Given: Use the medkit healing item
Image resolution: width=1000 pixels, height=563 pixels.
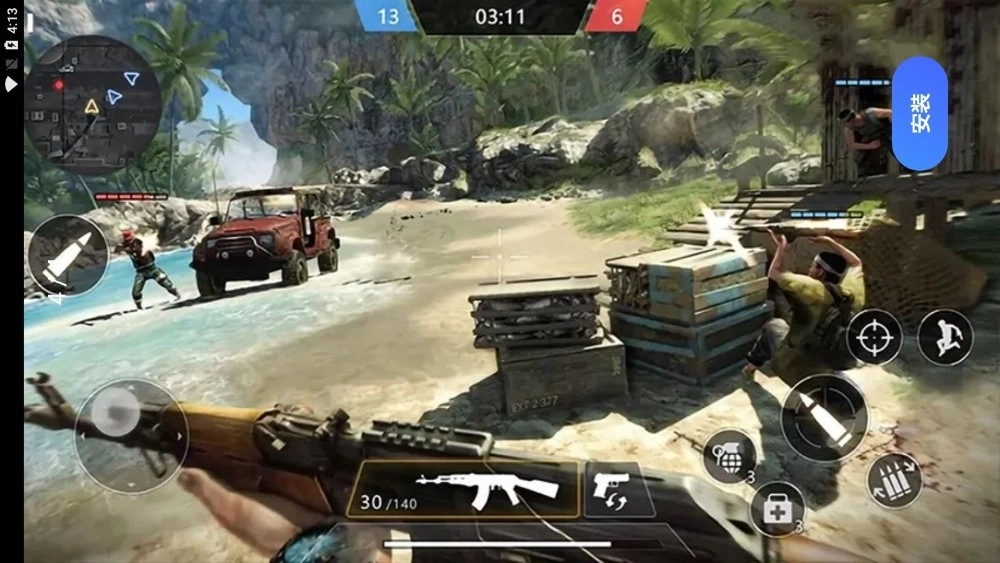Looking at the screenshot, I should [x=777, y=508].
